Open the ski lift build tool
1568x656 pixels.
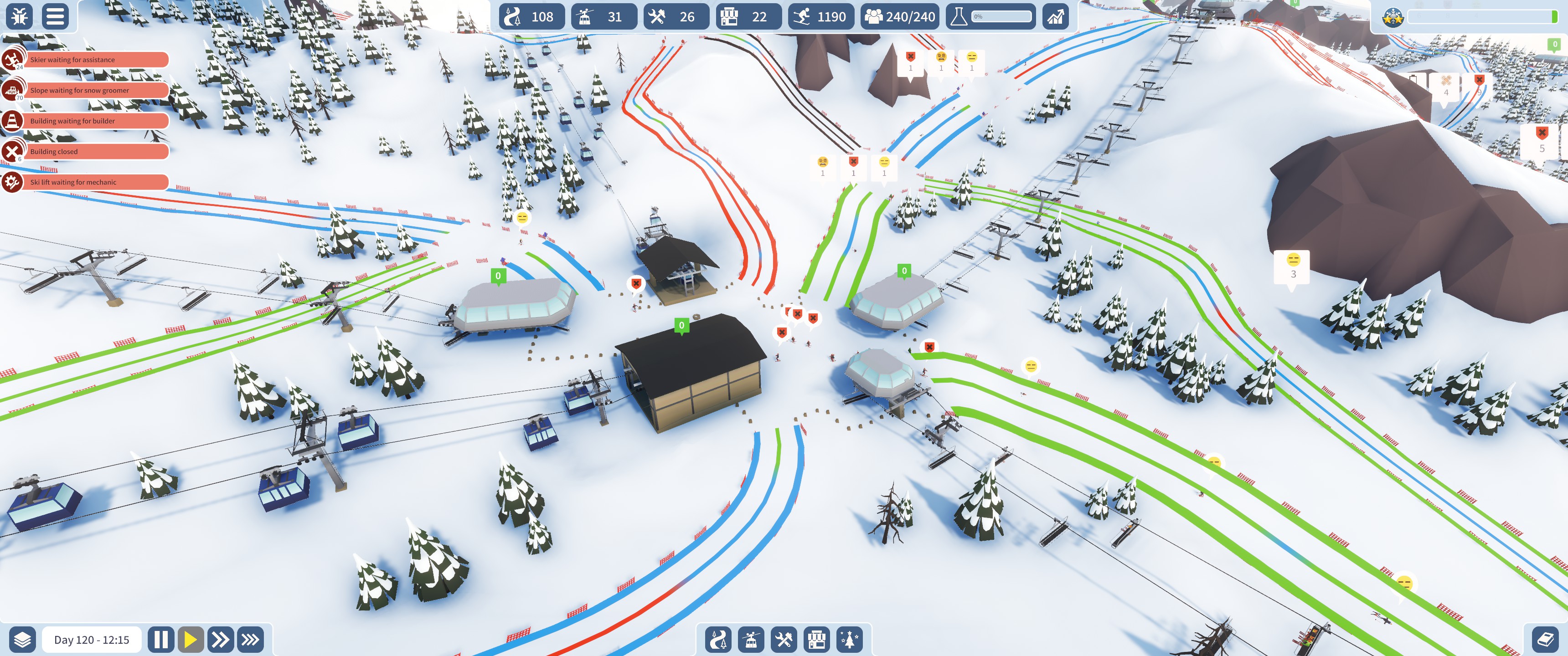coord(751,640)
